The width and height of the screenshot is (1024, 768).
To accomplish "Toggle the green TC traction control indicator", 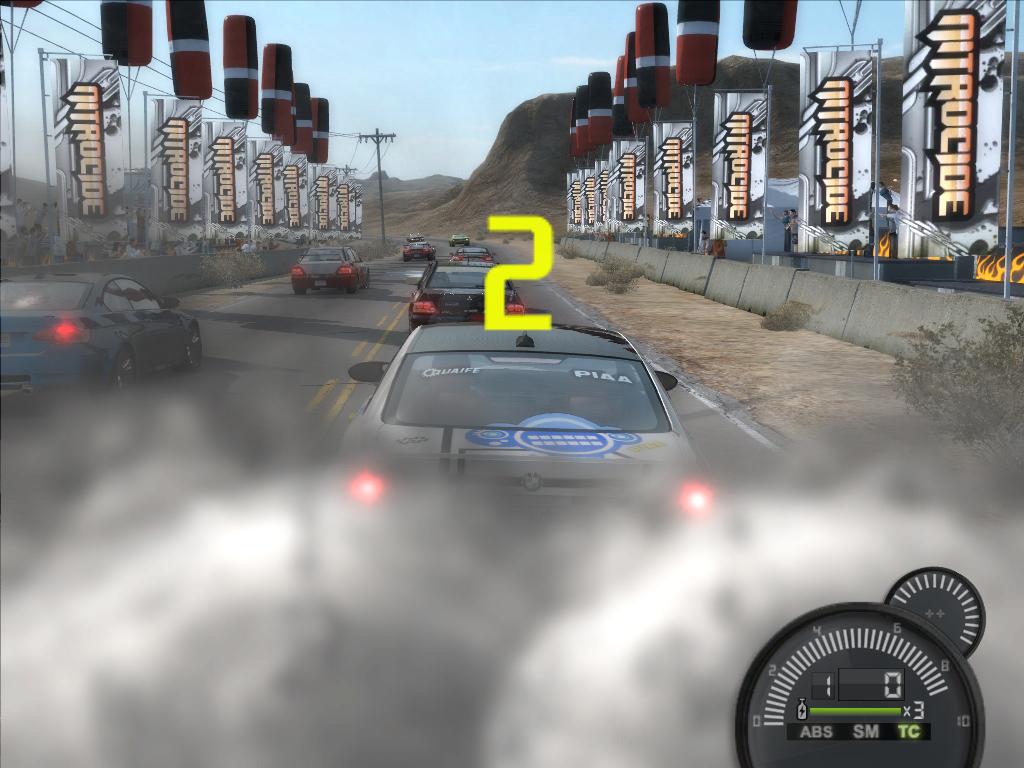I will [909, 732].
